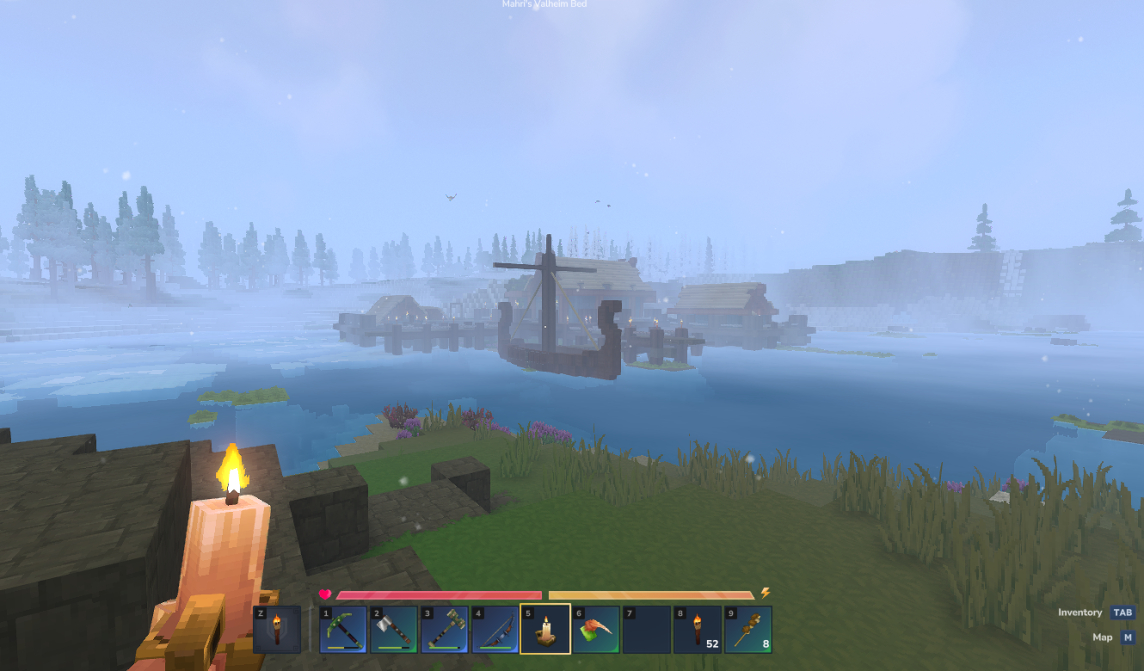Image resolution: width=1144 pixels, height=671 pixels.
Task: Select the skewer item stack of 8
Action: click(747, 629)
